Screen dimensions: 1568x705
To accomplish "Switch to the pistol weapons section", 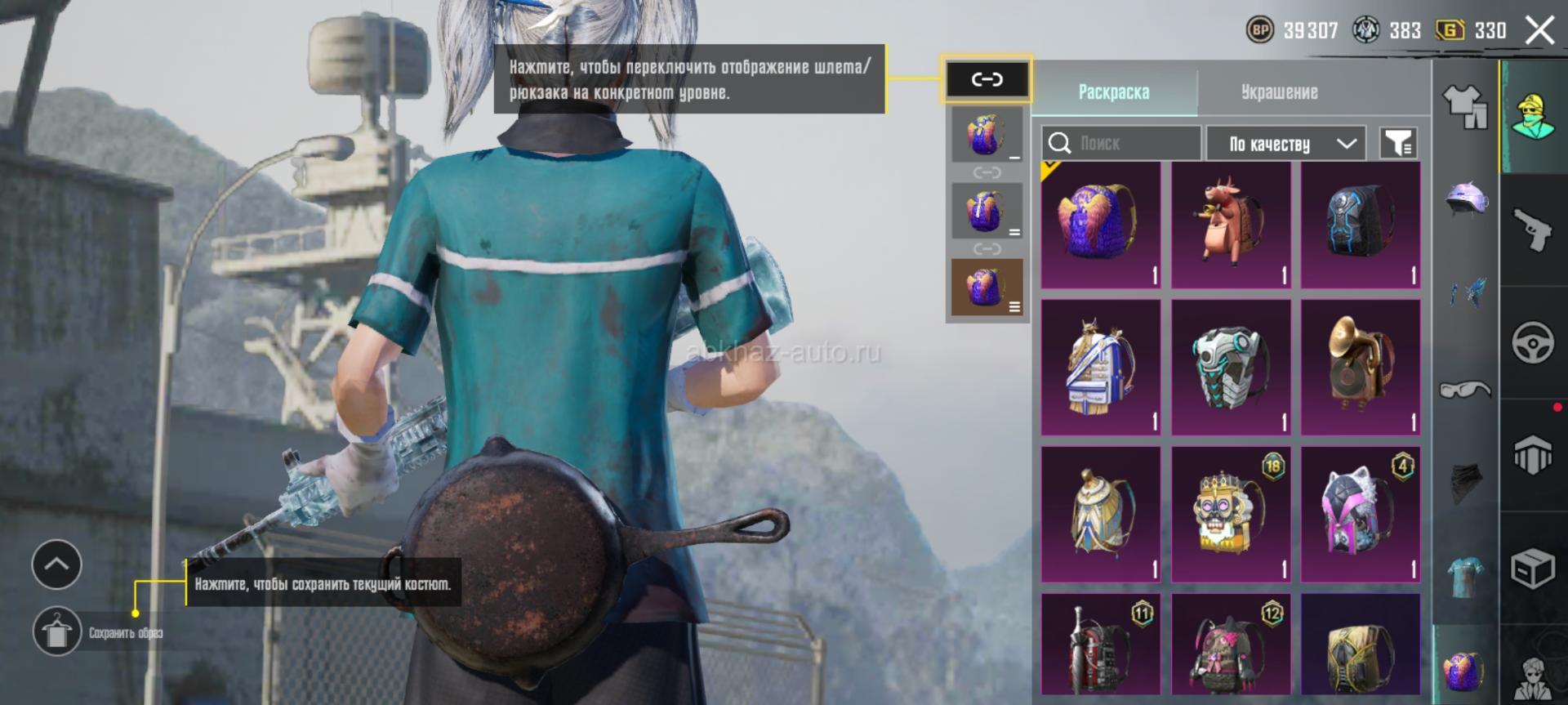I will 1533,230.
